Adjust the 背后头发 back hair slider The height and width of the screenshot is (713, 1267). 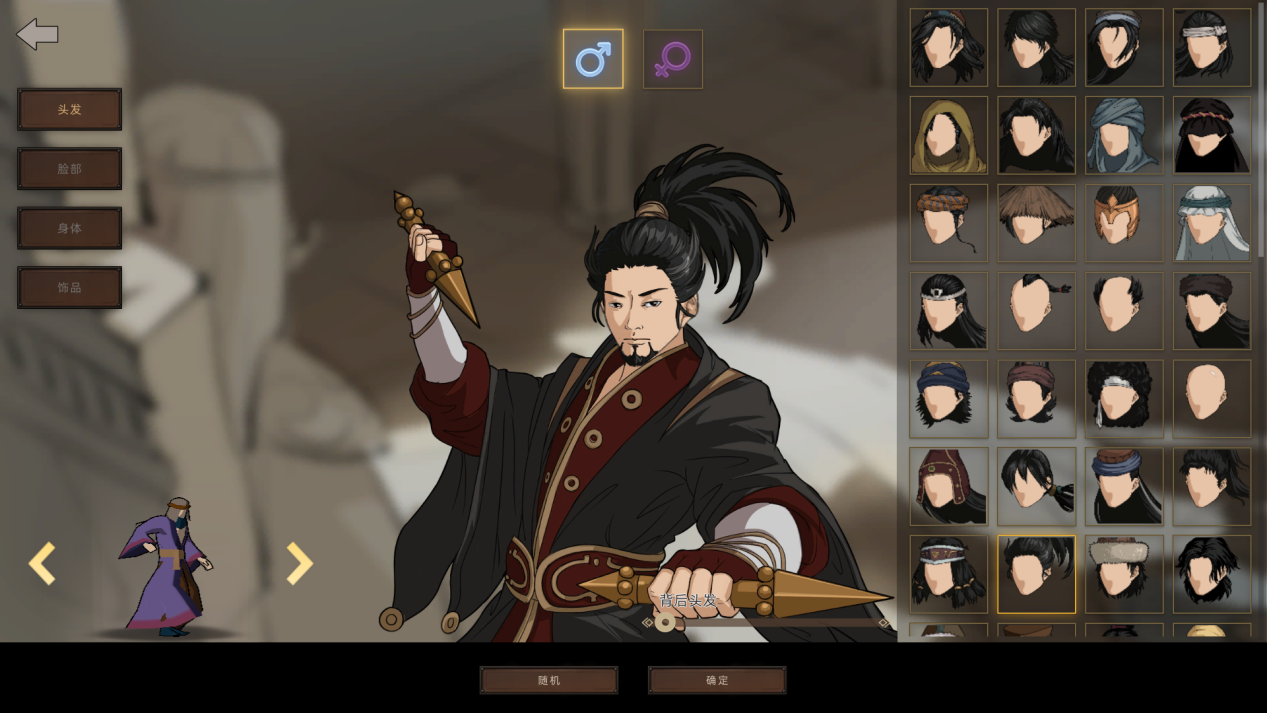coord(665,623)
